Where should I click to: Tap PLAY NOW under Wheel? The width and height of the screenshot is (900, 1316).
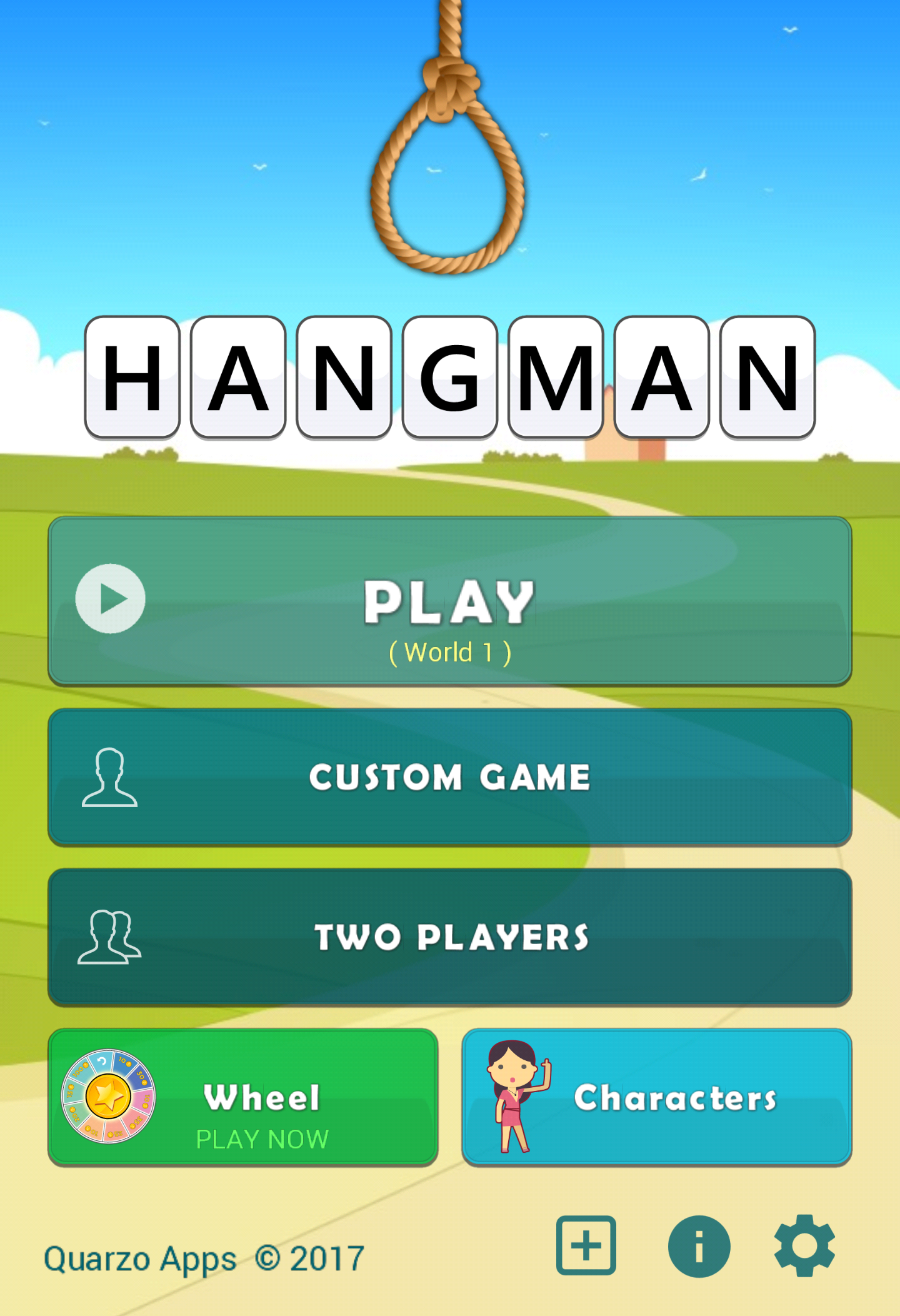pos(262,1139)
